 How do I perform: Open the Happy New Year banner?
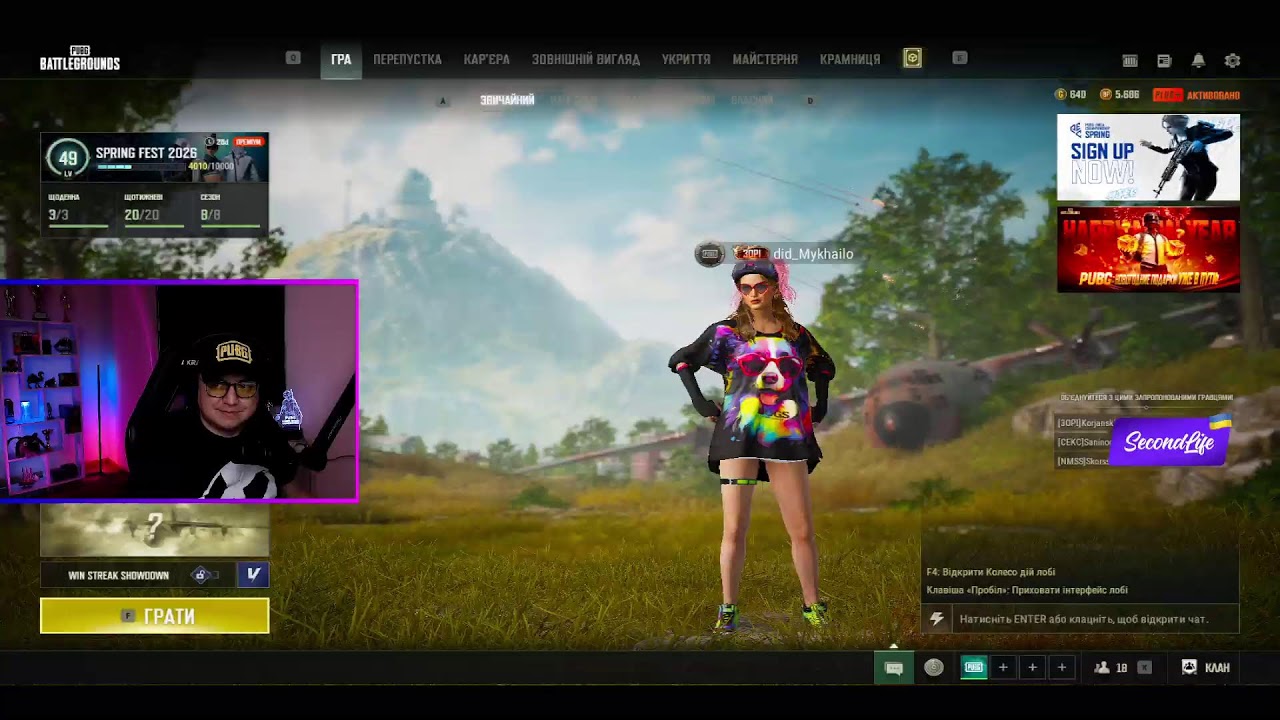coord(1148,250)
